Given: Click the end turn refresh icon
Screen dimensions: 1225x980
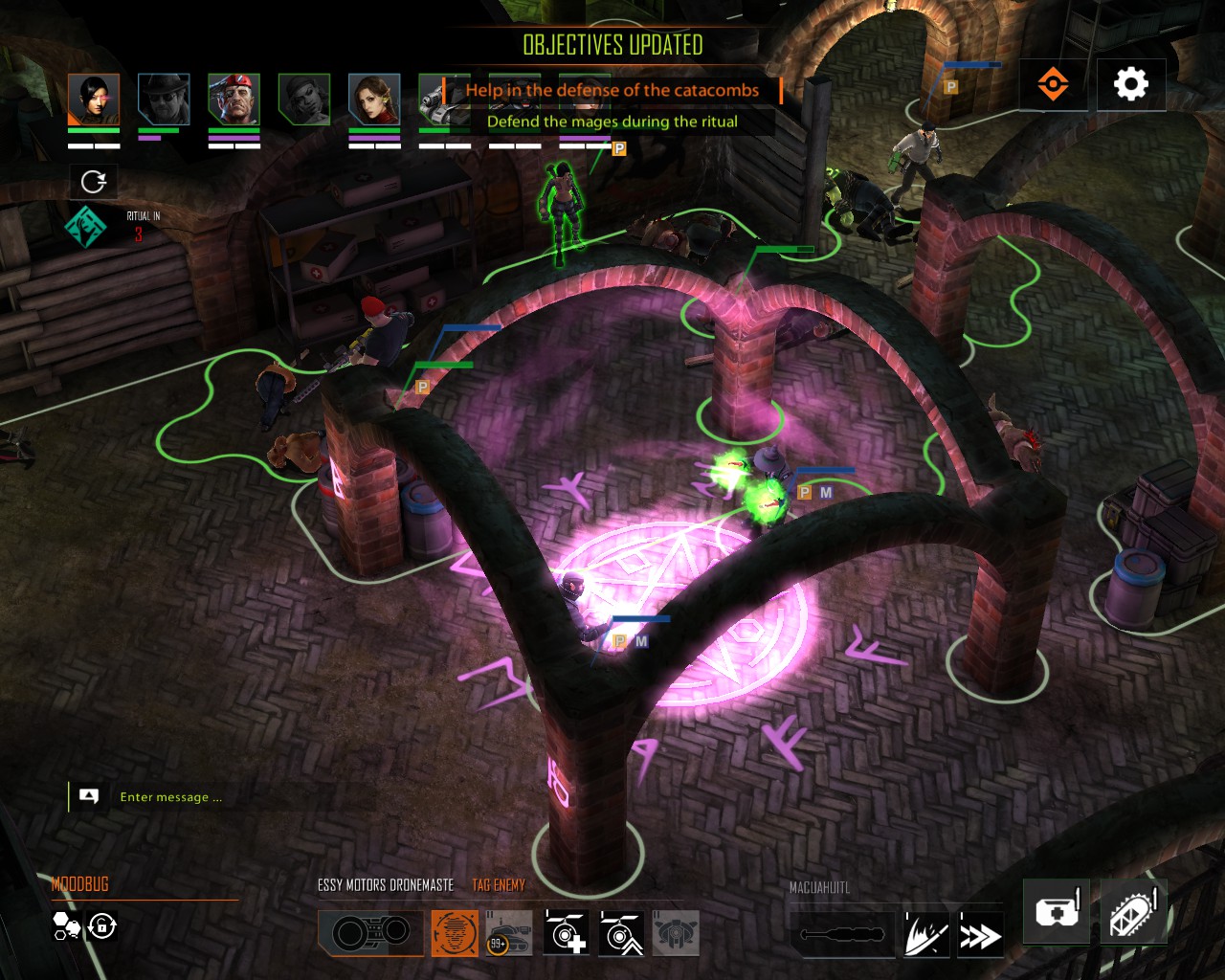Looking at the screenshot, I should click(91, 181).
